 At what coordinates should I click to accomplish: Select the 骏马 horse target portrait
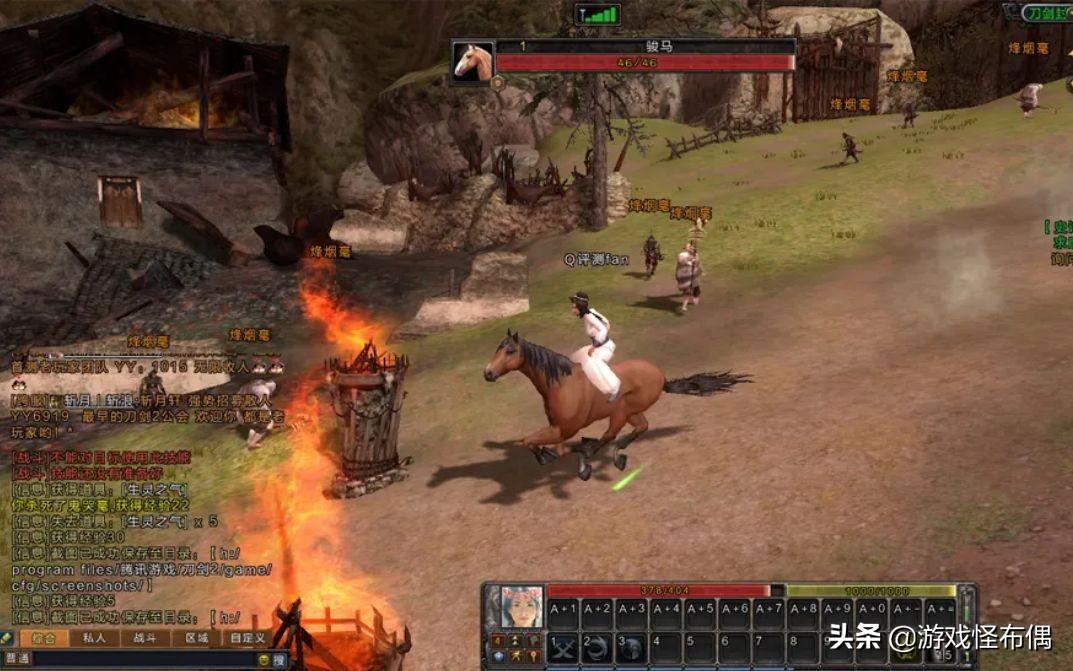(473, 61)
